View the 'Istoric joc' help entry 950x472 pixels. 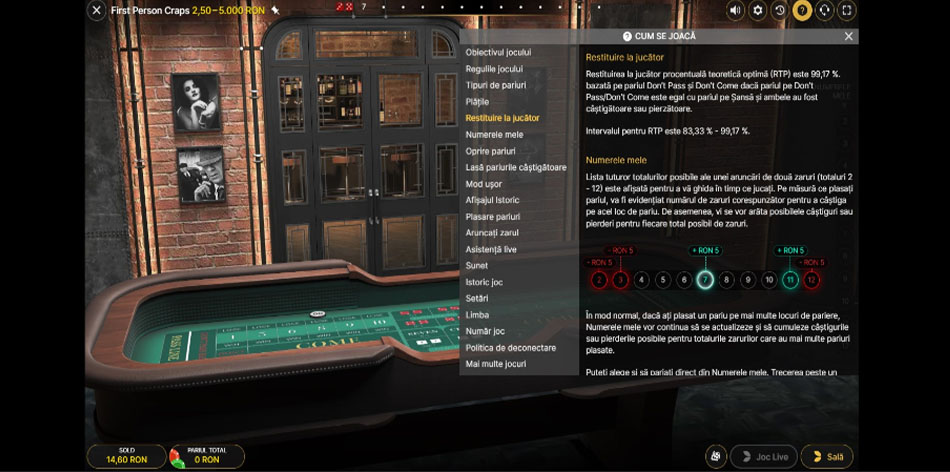(x=484, y=282)
